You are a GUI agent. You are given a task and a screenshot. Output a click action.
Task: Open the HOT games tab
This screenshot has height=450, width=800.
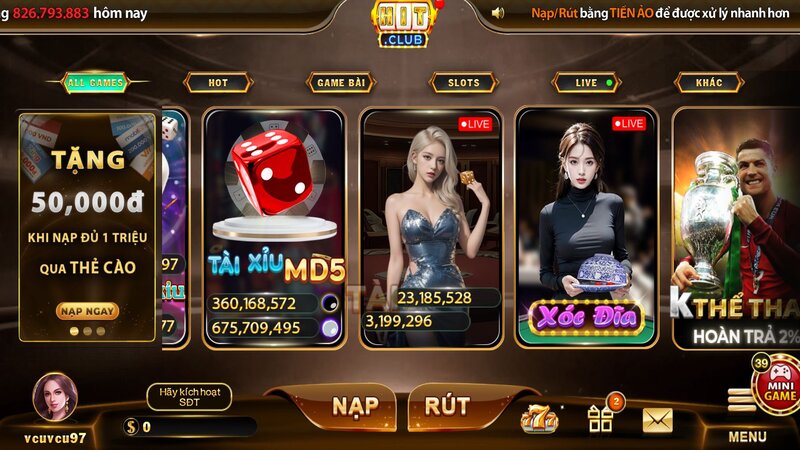pos(217,83)
